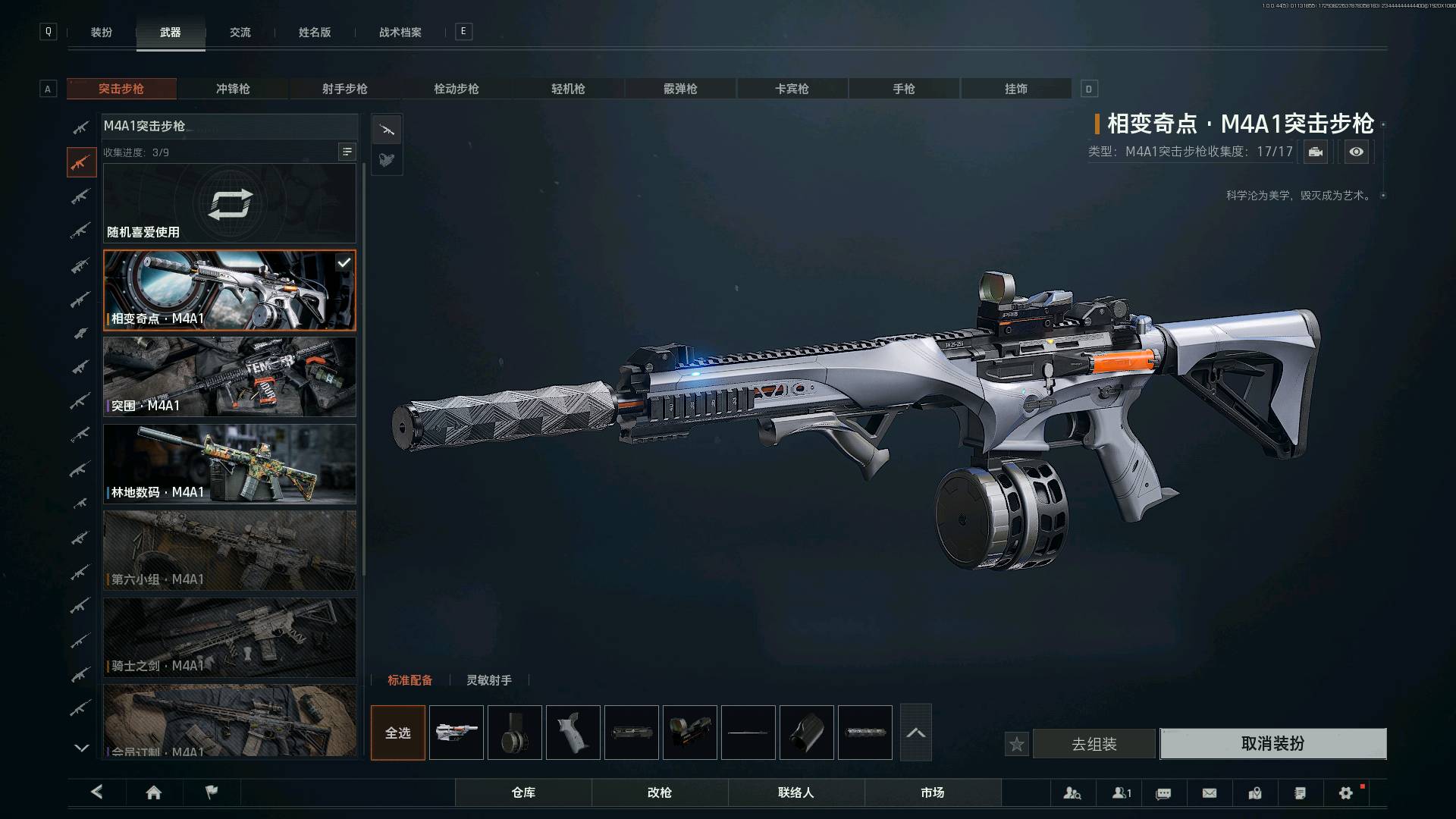The image size is (1456, 819).
Task: Switch to the 挂饰 category
Action: click(1015, 89)
